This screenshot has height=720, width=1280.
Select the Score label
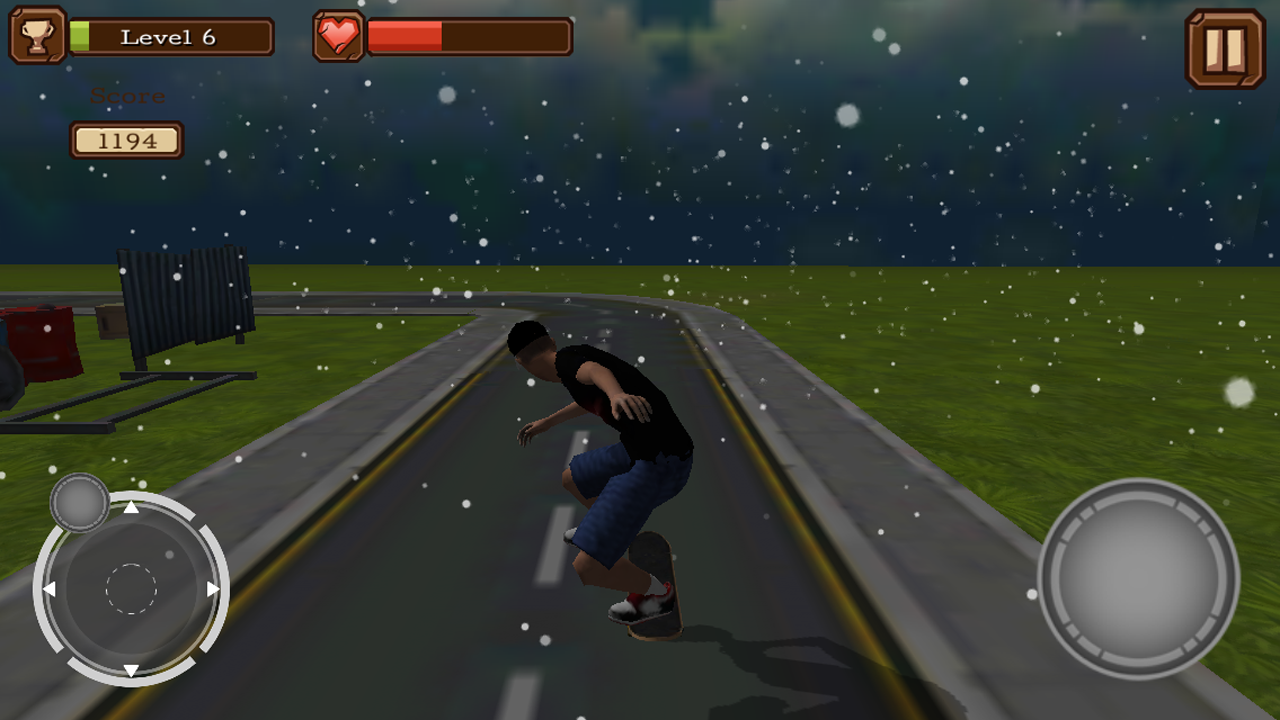point(127,96)
